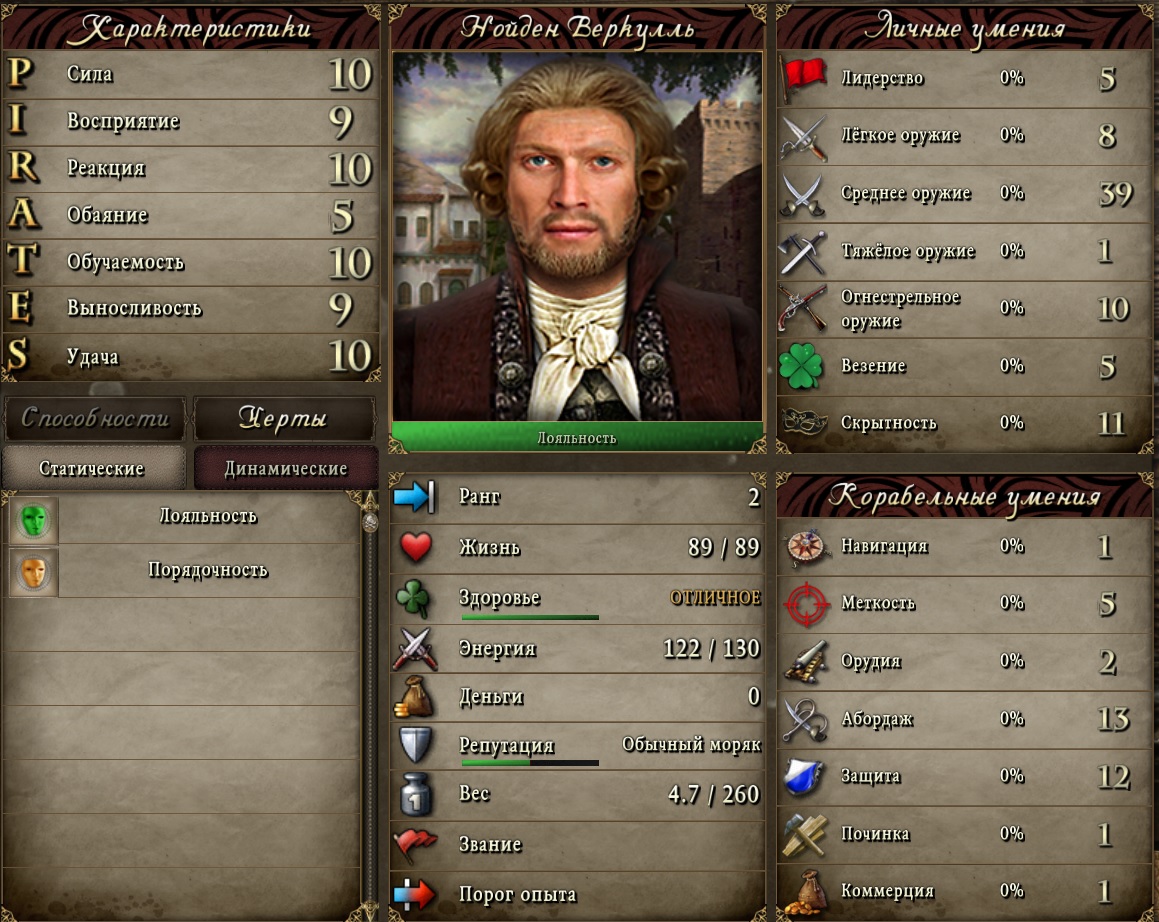This screenshot has width=1159, height=922.
Task: Choose the Огнестрельное оружие skill
Action: point(965,308)
